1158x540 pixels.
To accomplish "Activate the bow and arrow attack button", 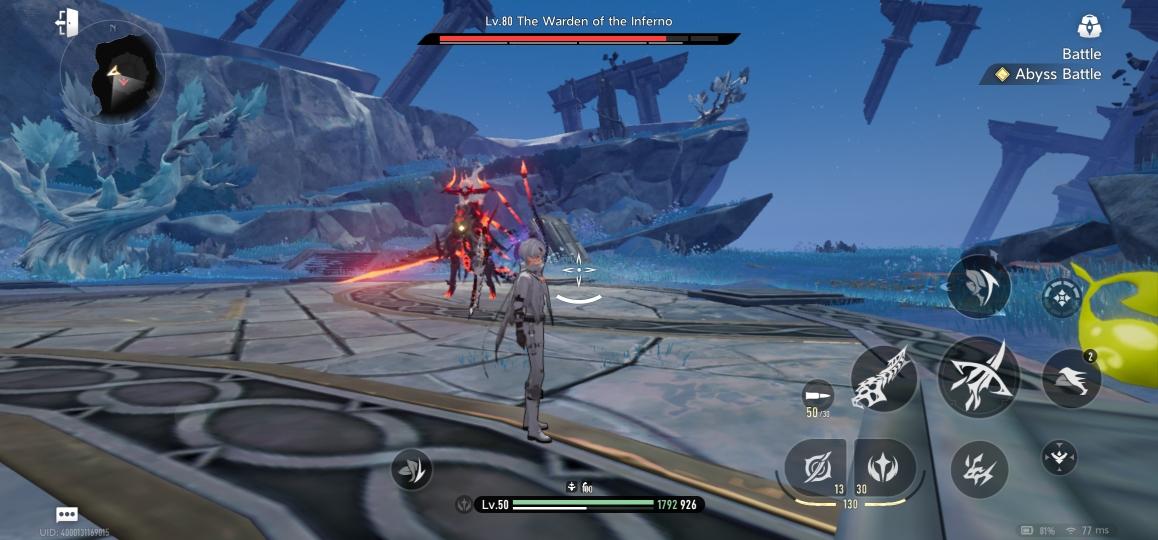I will tap(979, 376).
